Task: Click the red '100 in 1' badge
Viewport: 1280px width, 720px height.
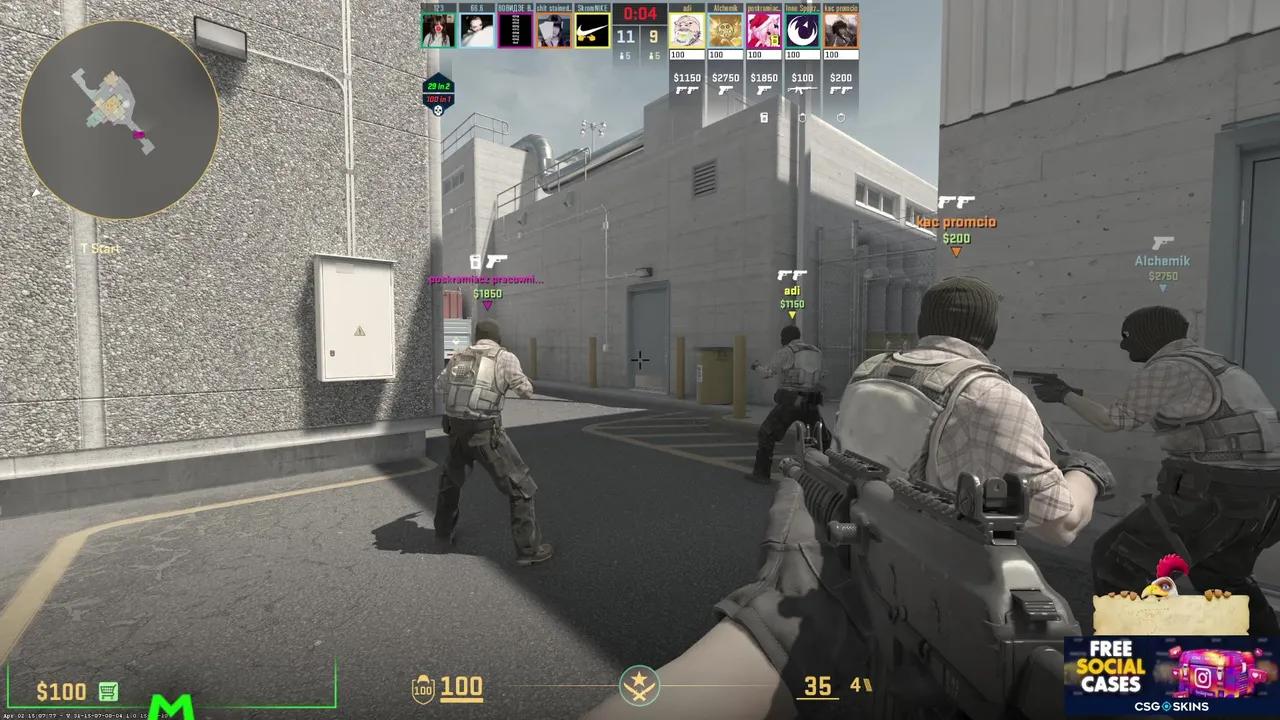Action: tap(437, 99)
